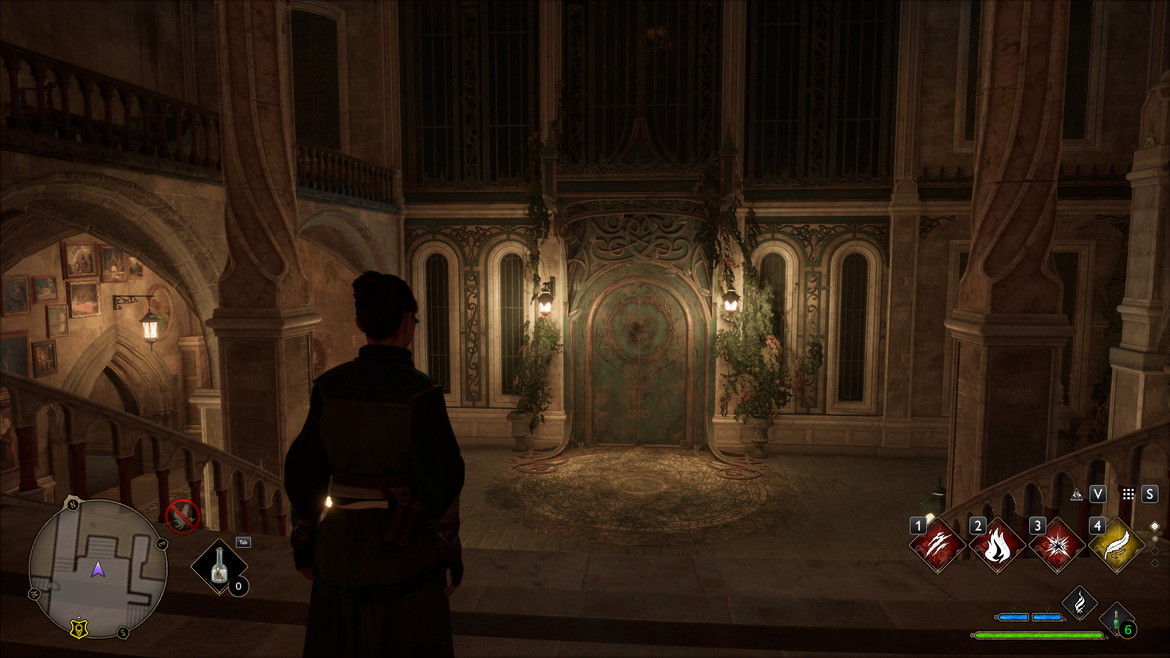This screenshot has height=658, width=1170.
Task: Open the circular minimap
Action: tap(97, 569)
